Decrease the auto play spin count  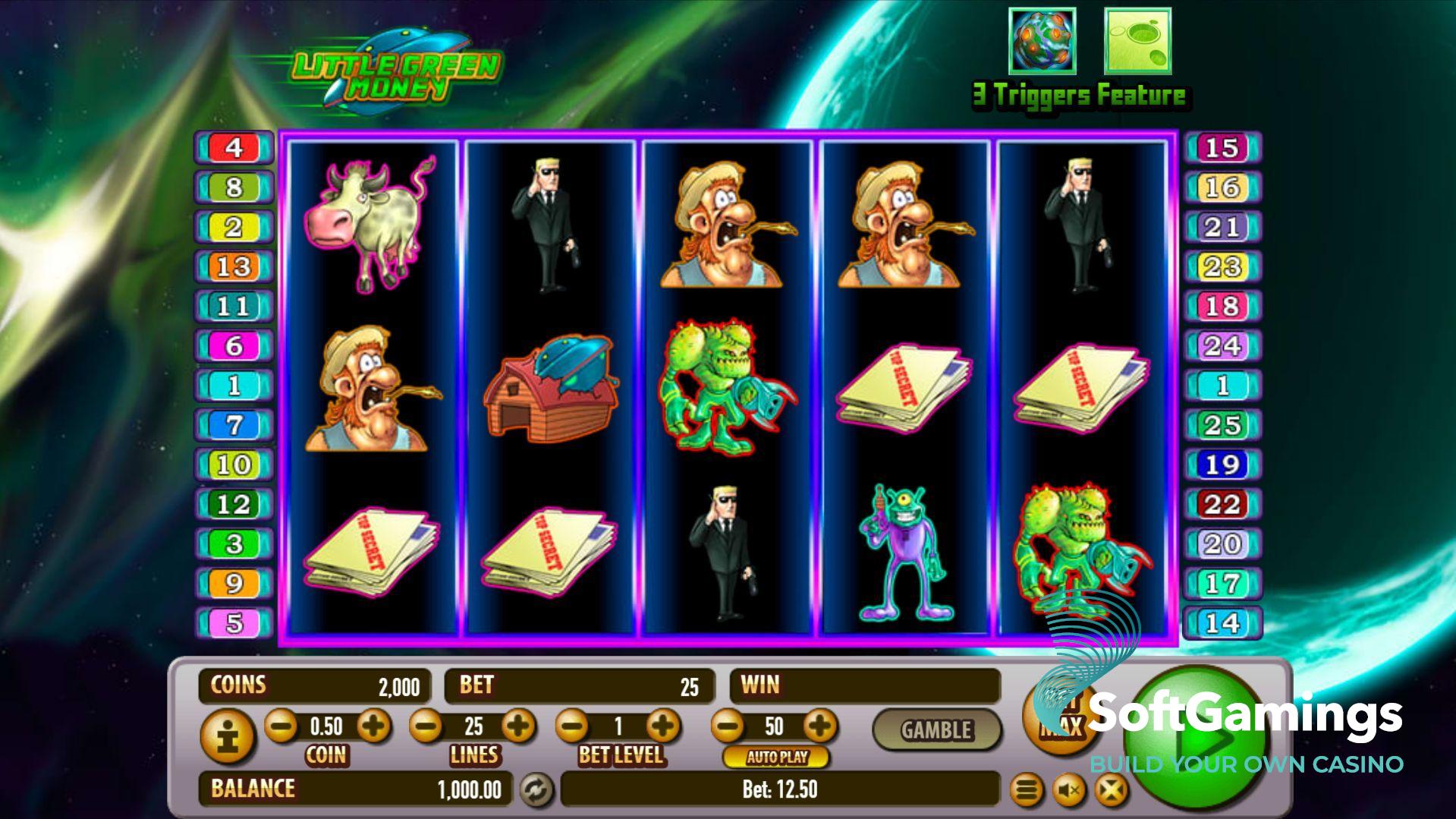click(x=728, y=727)
